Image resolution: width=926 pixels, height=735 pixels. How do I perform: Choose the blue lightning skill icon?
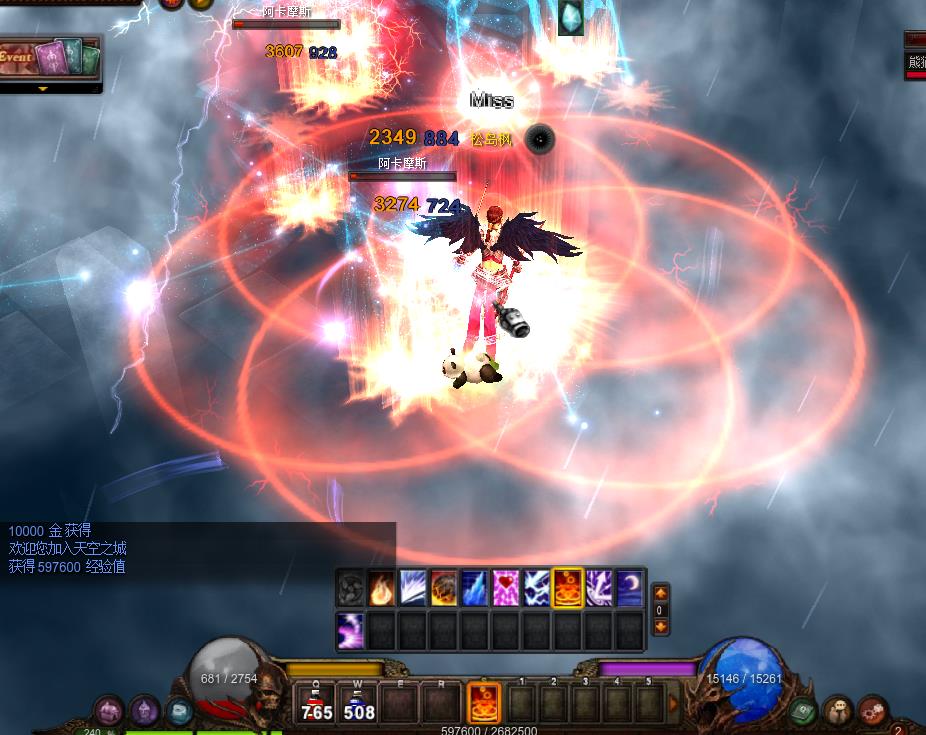click(536, 587)
